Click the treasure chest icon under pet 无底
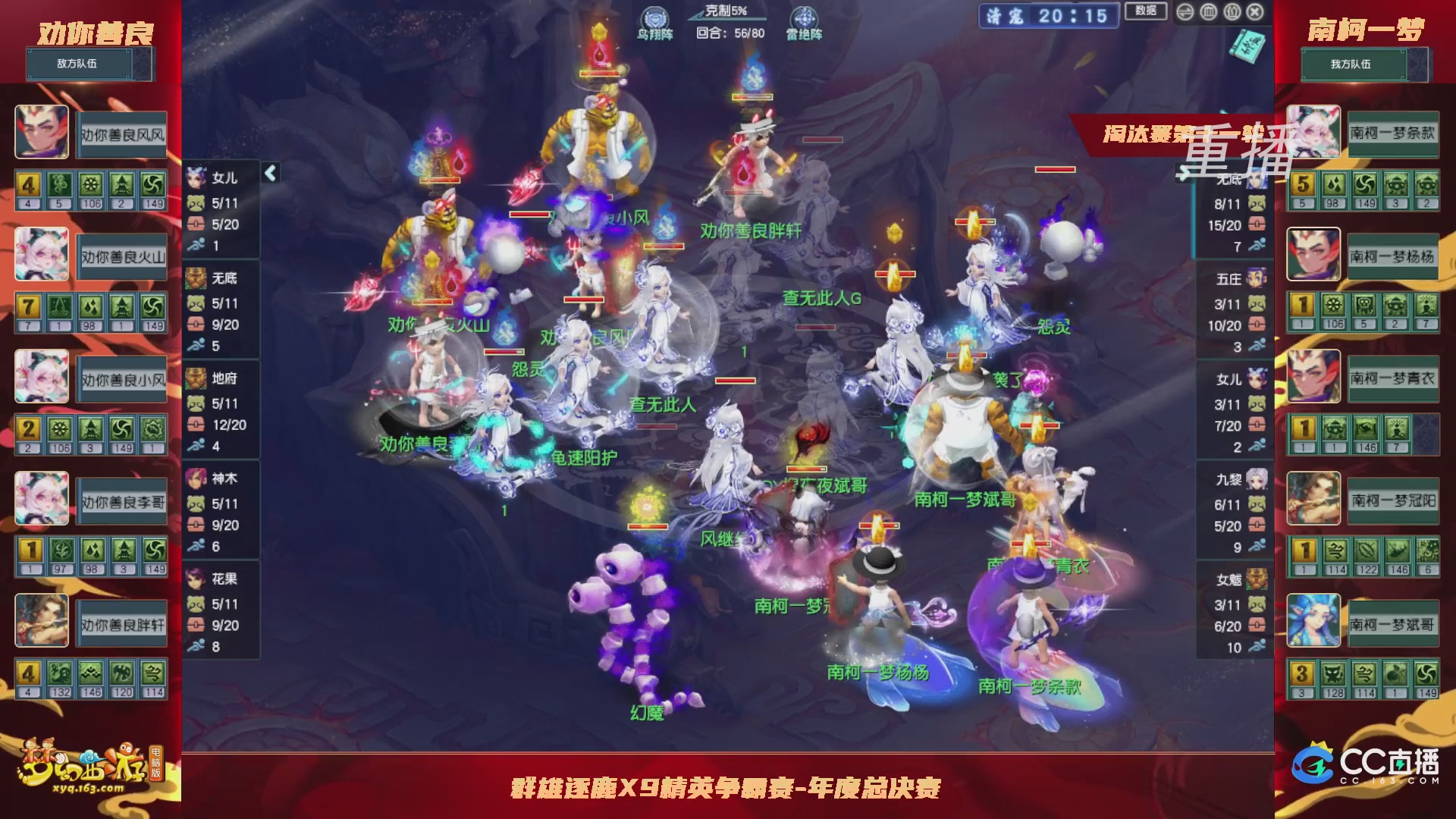 [197, 322]
